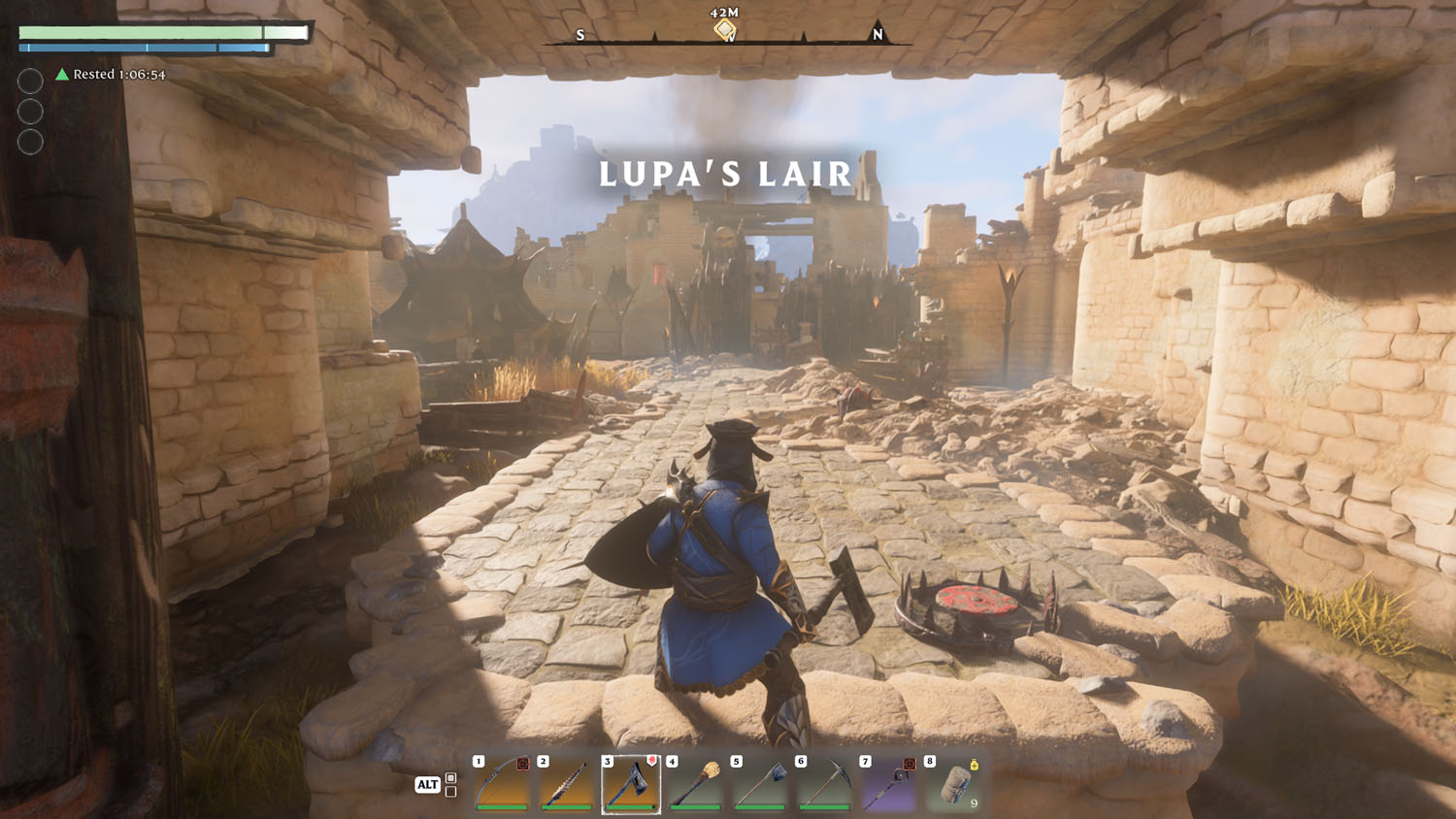Click the quest marker on the compass
The width and height of the screenshot is (1456, 819).
click(725, 30)
